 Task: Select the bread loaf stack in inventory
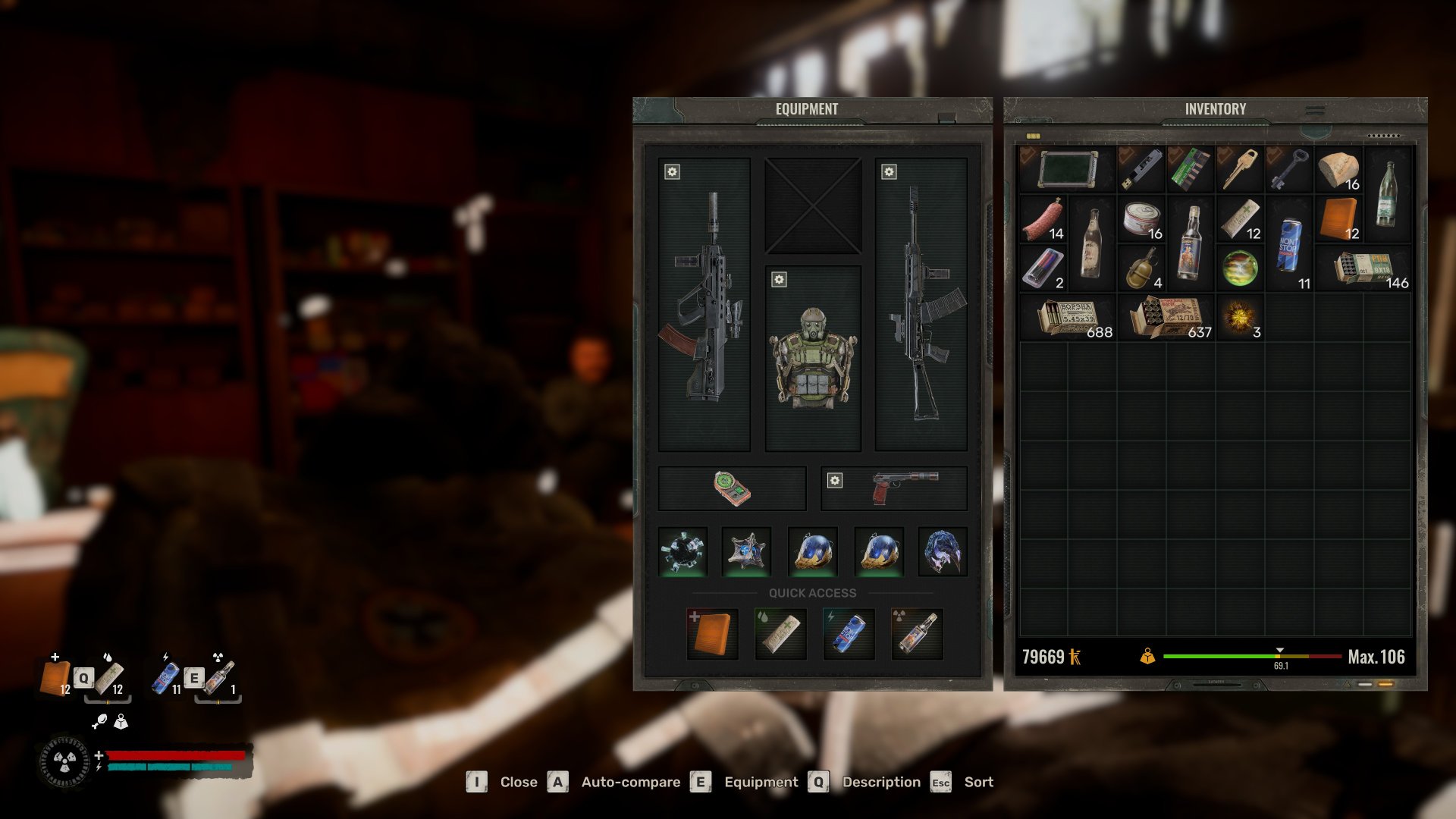1338,170
